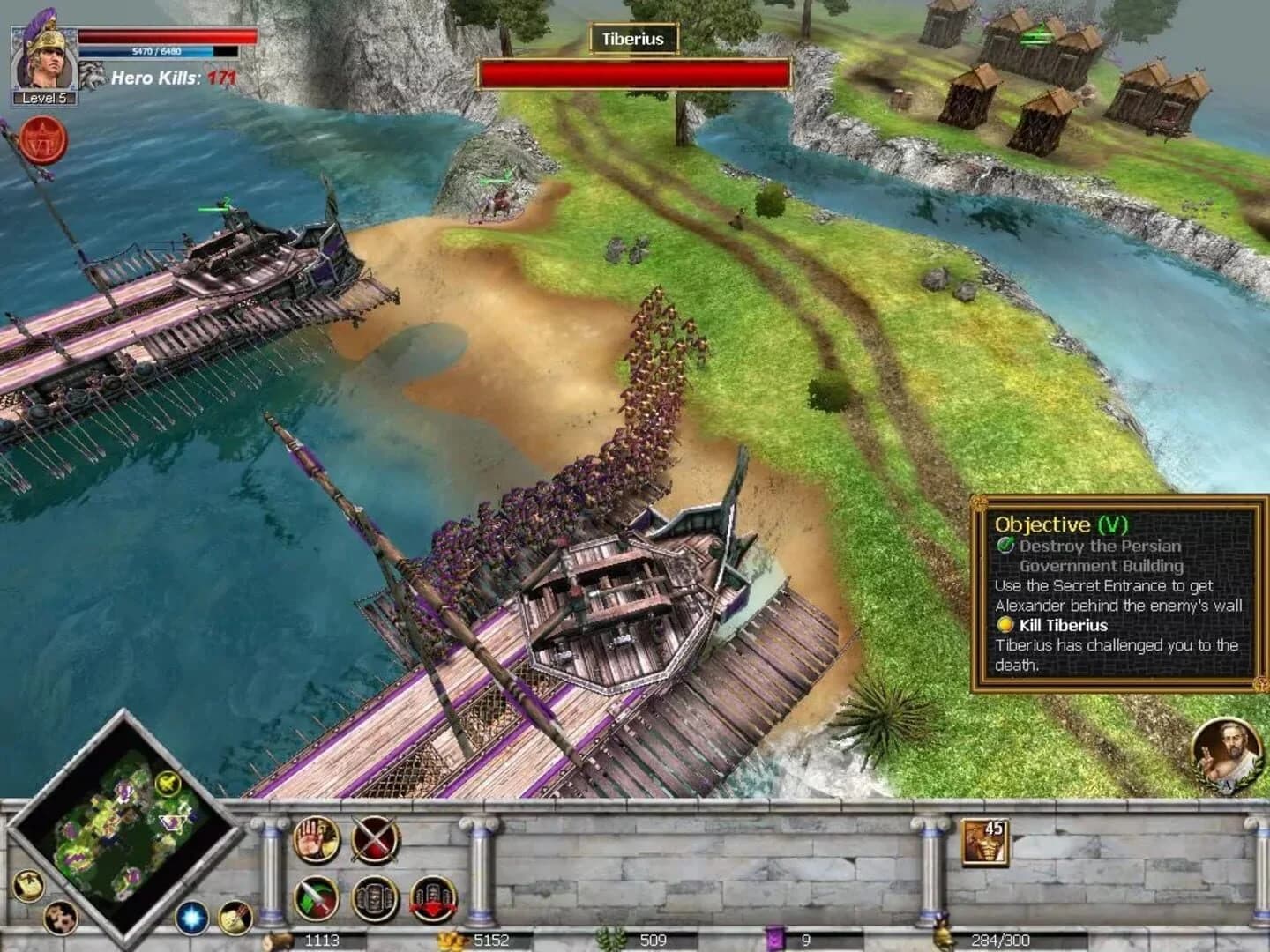Click the formation icon with red arrow
The image size is (1270, 952).
click(432, 900)
